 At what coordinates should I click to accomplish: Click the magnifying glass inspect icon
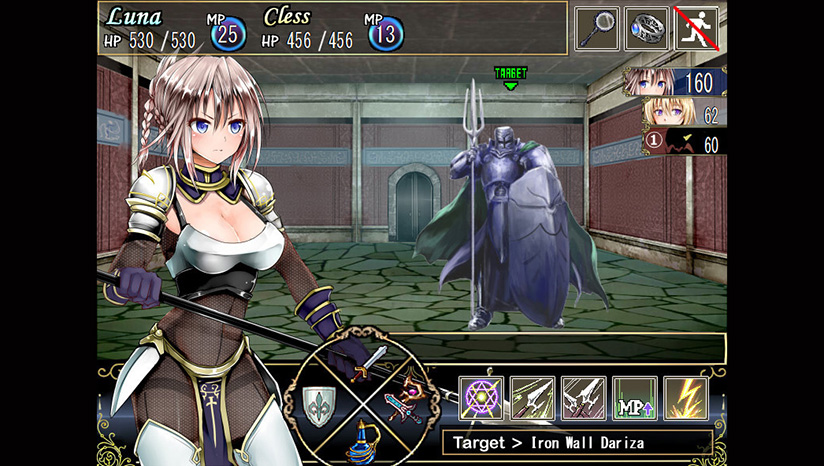(x=597, y=28)
